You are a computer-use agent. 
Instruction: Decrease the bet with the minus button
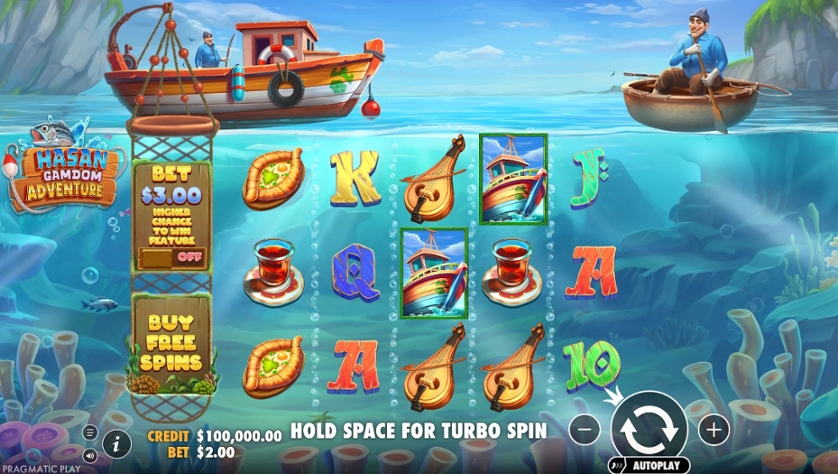[x=585, y=430]
